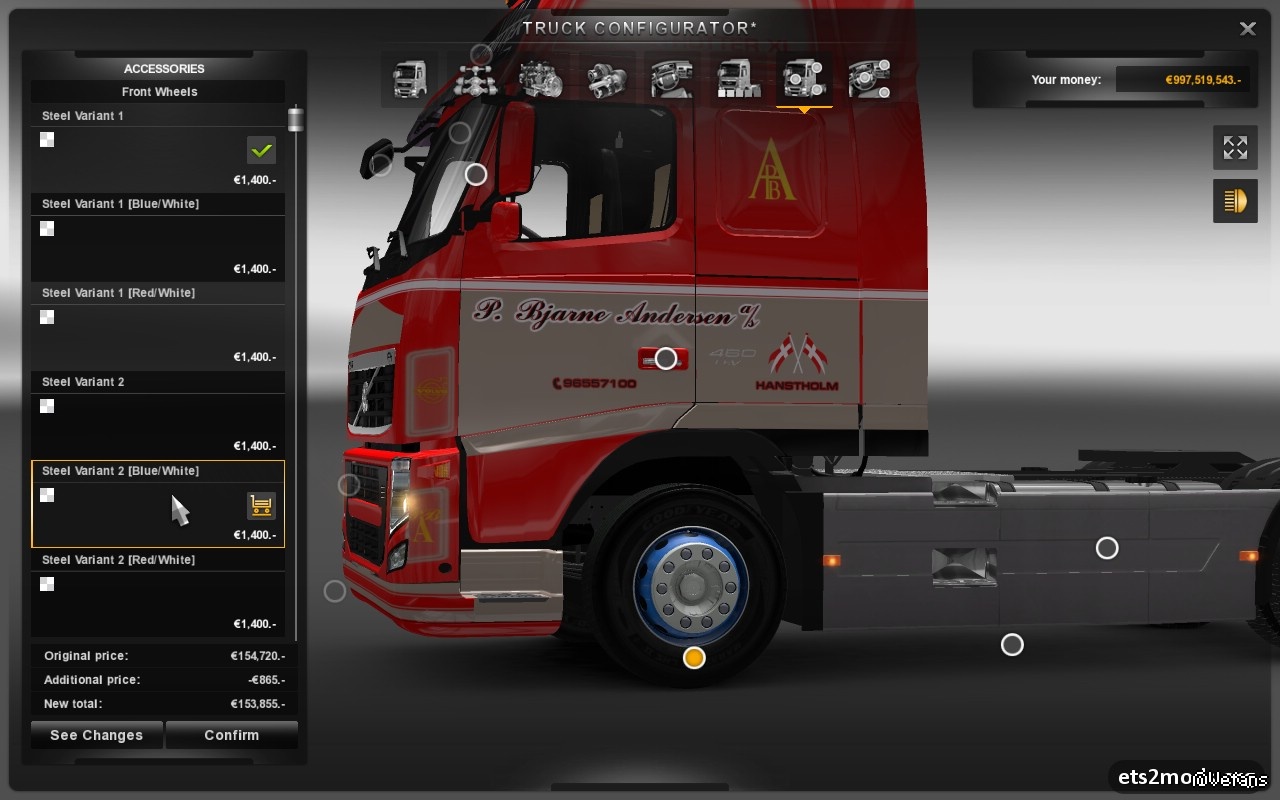
Task: Open the interior accessories tab
Action: pos(869,78)
